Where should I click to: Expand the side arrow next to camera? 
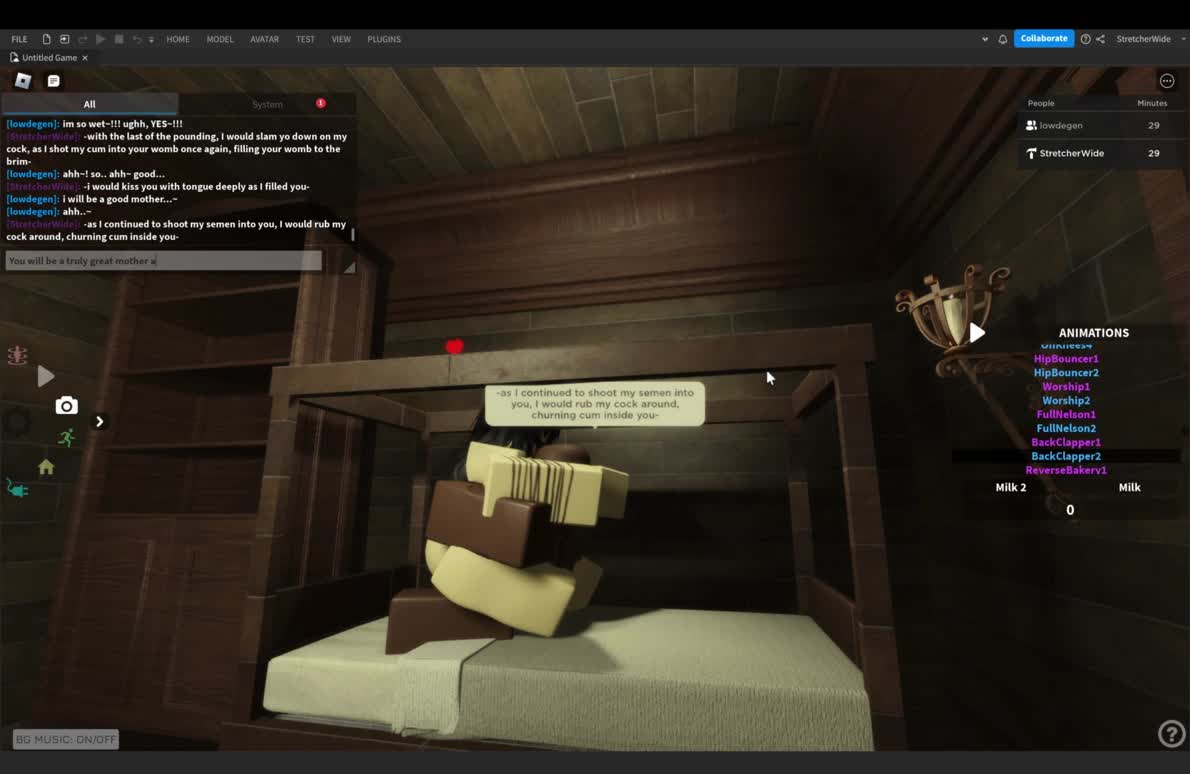pyautogui.click(x=99, y=421)
